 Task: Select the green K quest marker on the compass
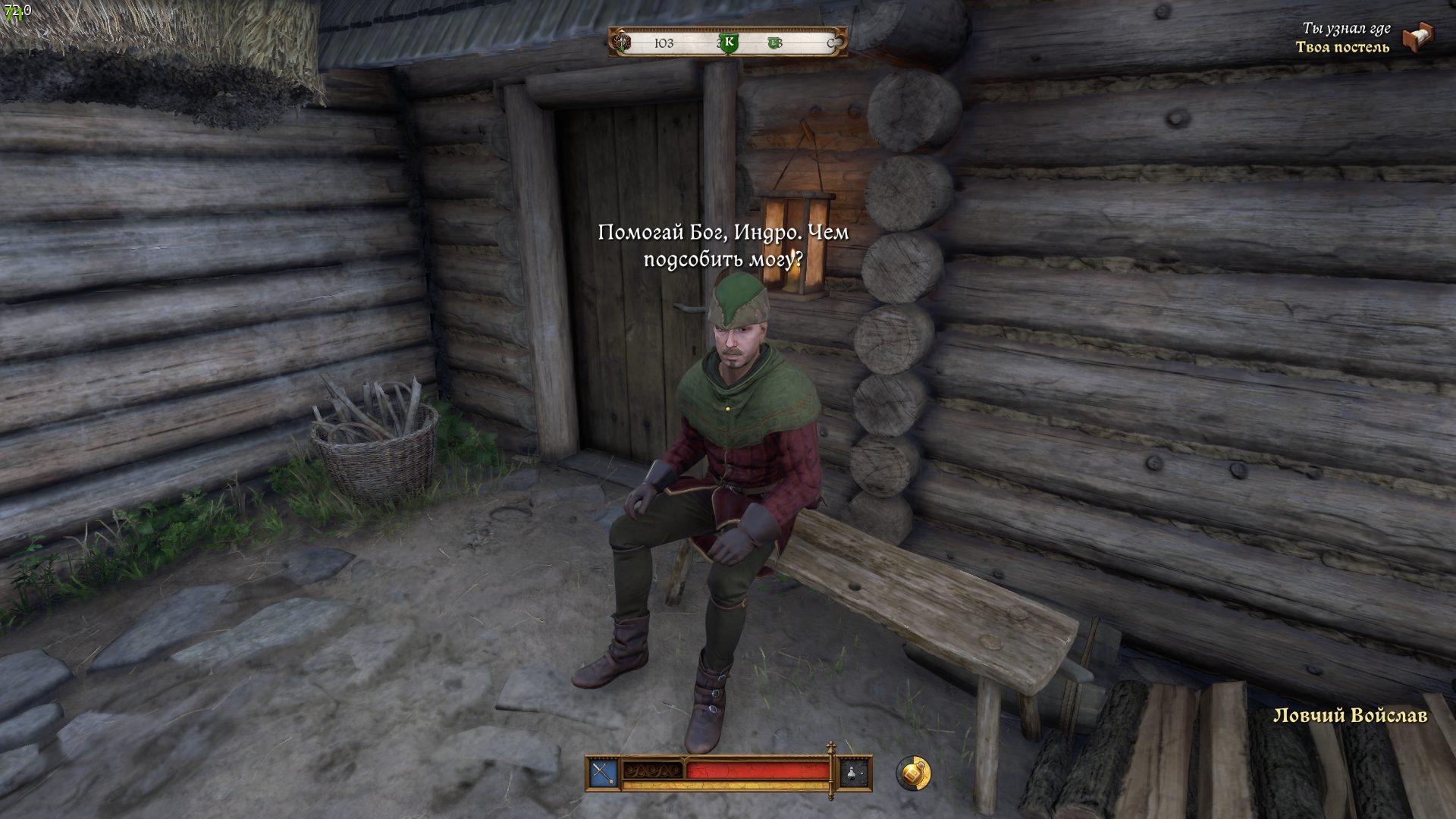coord(729,42)
